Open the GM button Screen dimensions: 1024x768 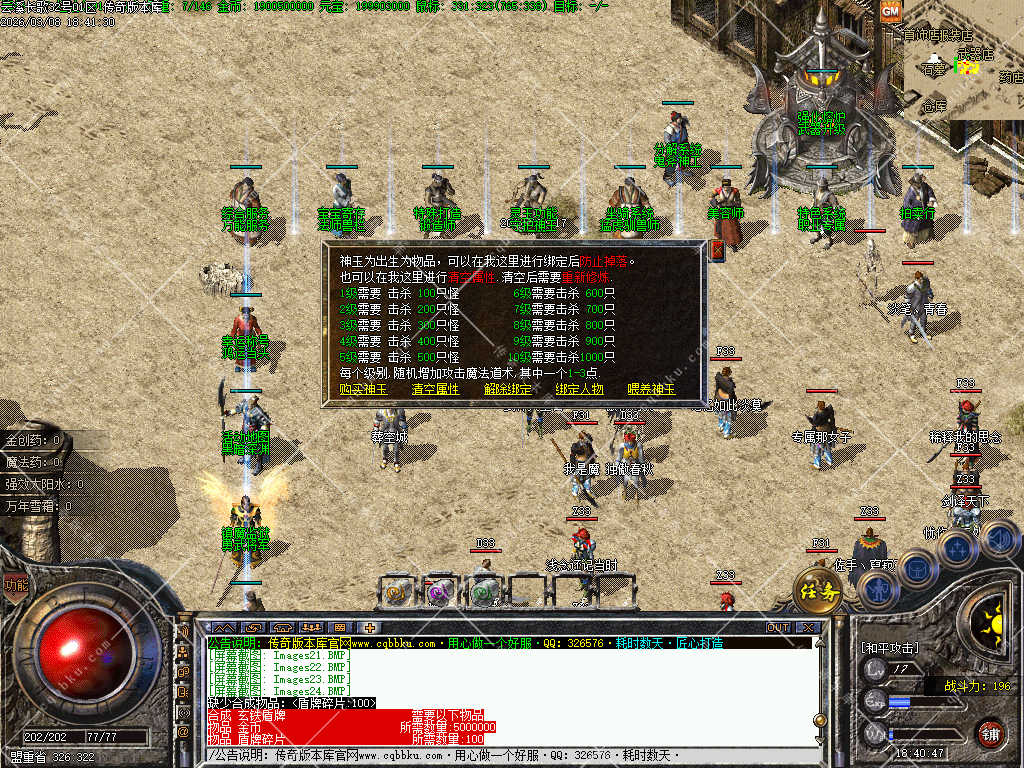click(x=890, y=11)
